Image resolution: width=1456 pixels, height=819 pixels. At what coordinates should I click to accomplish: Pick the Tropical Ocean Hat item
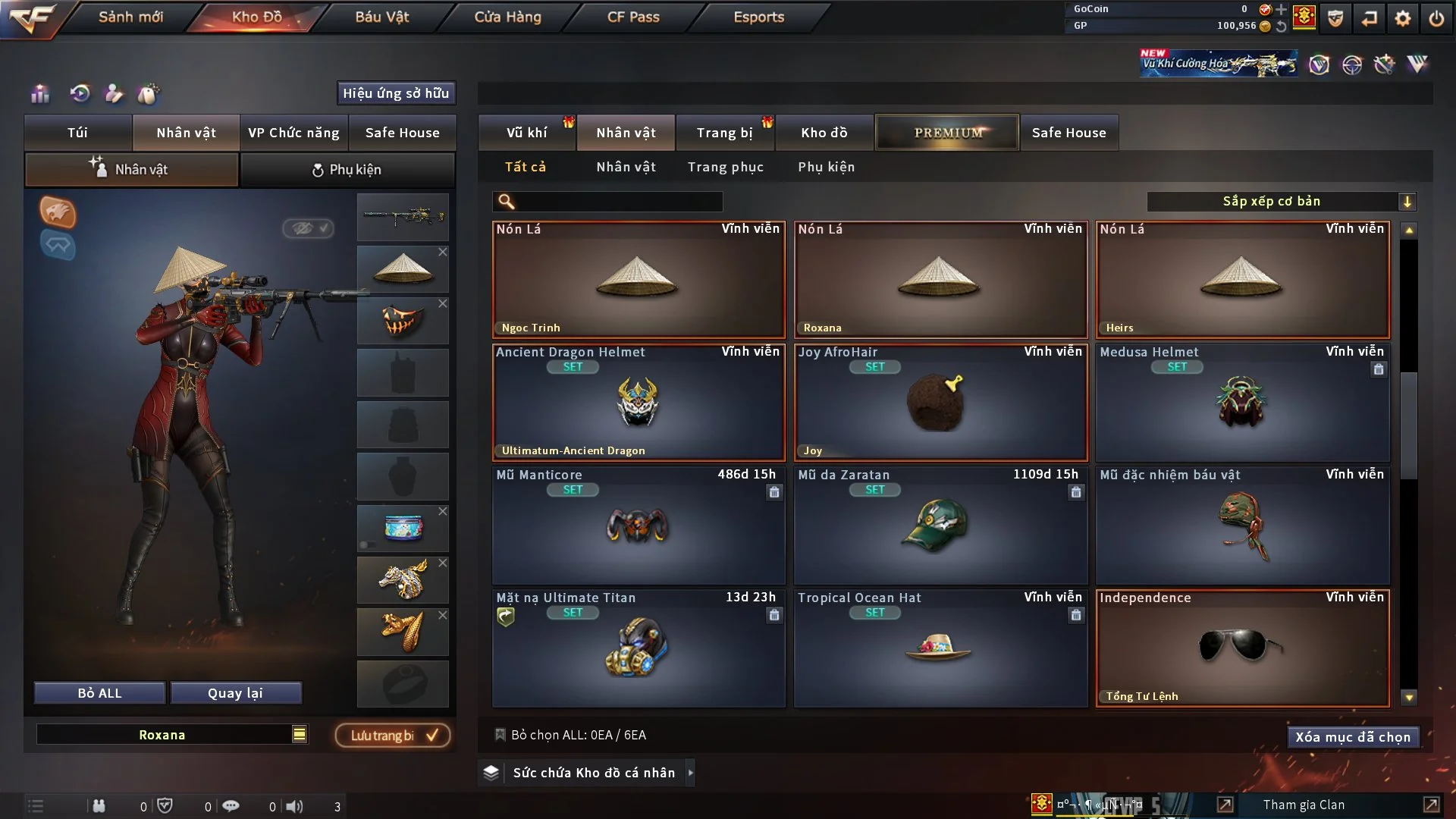[940, 648]
